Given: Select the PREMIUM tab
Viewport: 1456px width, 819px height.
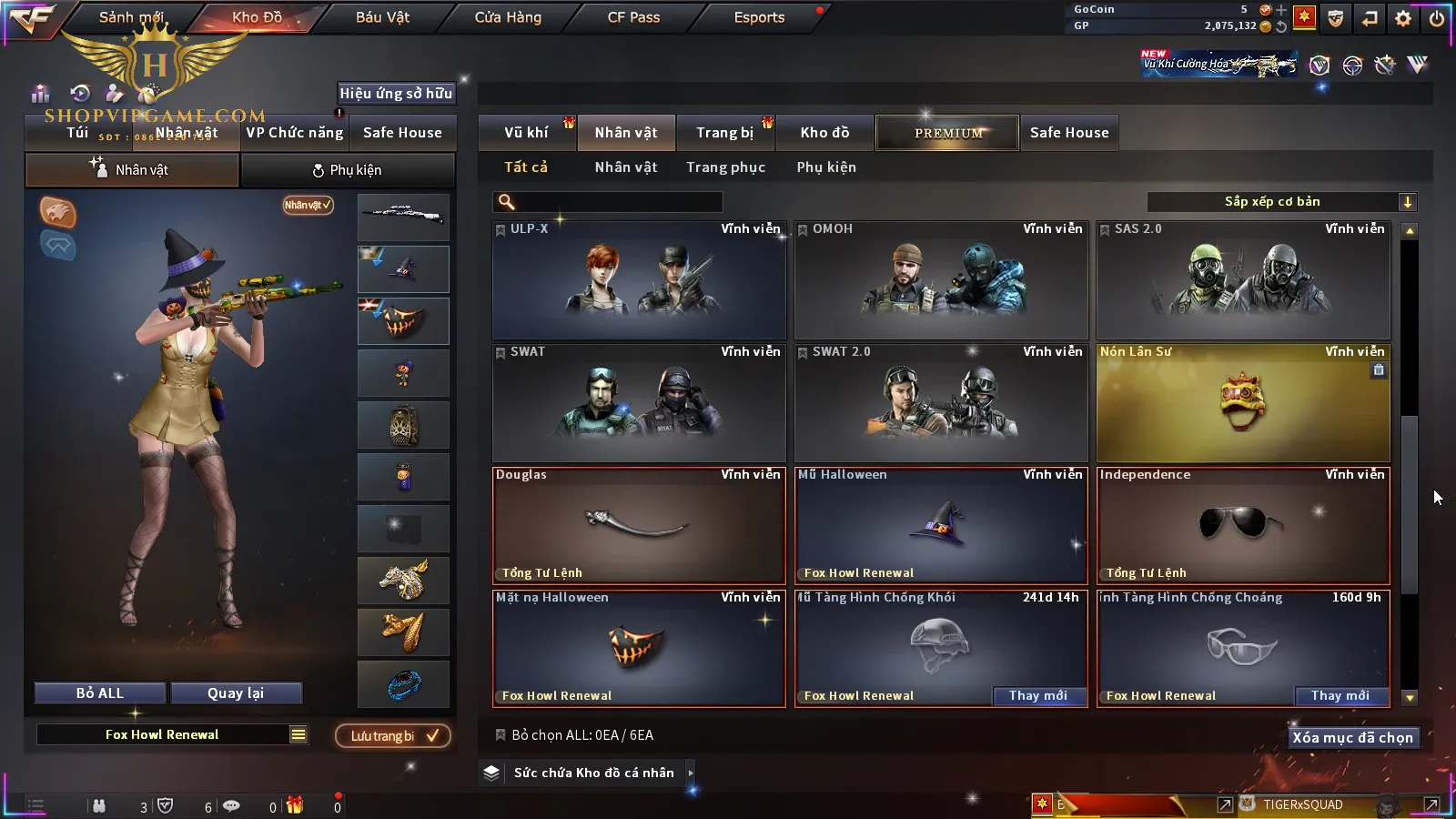Looking at the screenshot, I should point(948,133).
